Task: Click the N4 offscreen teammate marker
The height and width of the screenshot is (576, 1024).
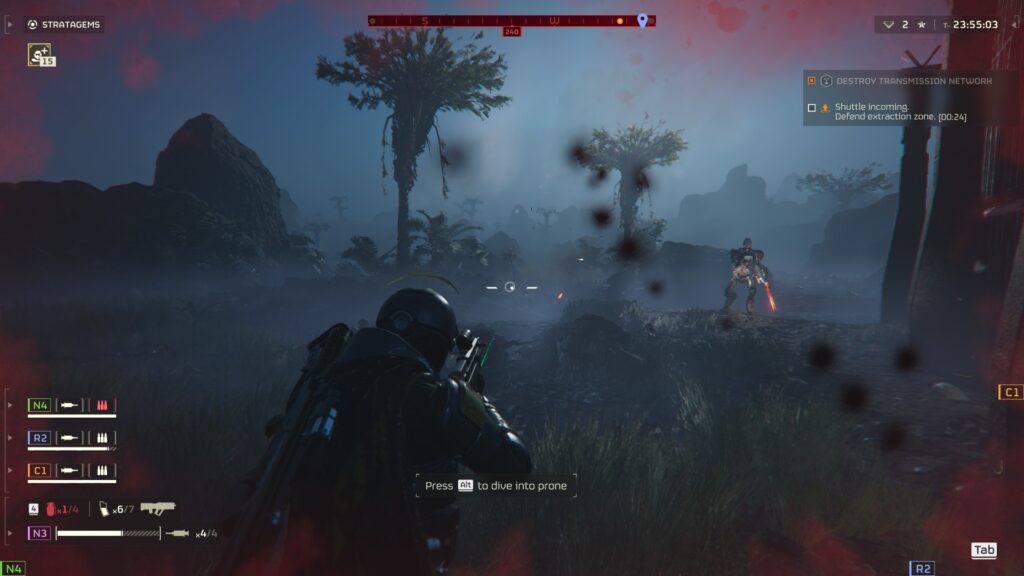Action: coord(13,568)
